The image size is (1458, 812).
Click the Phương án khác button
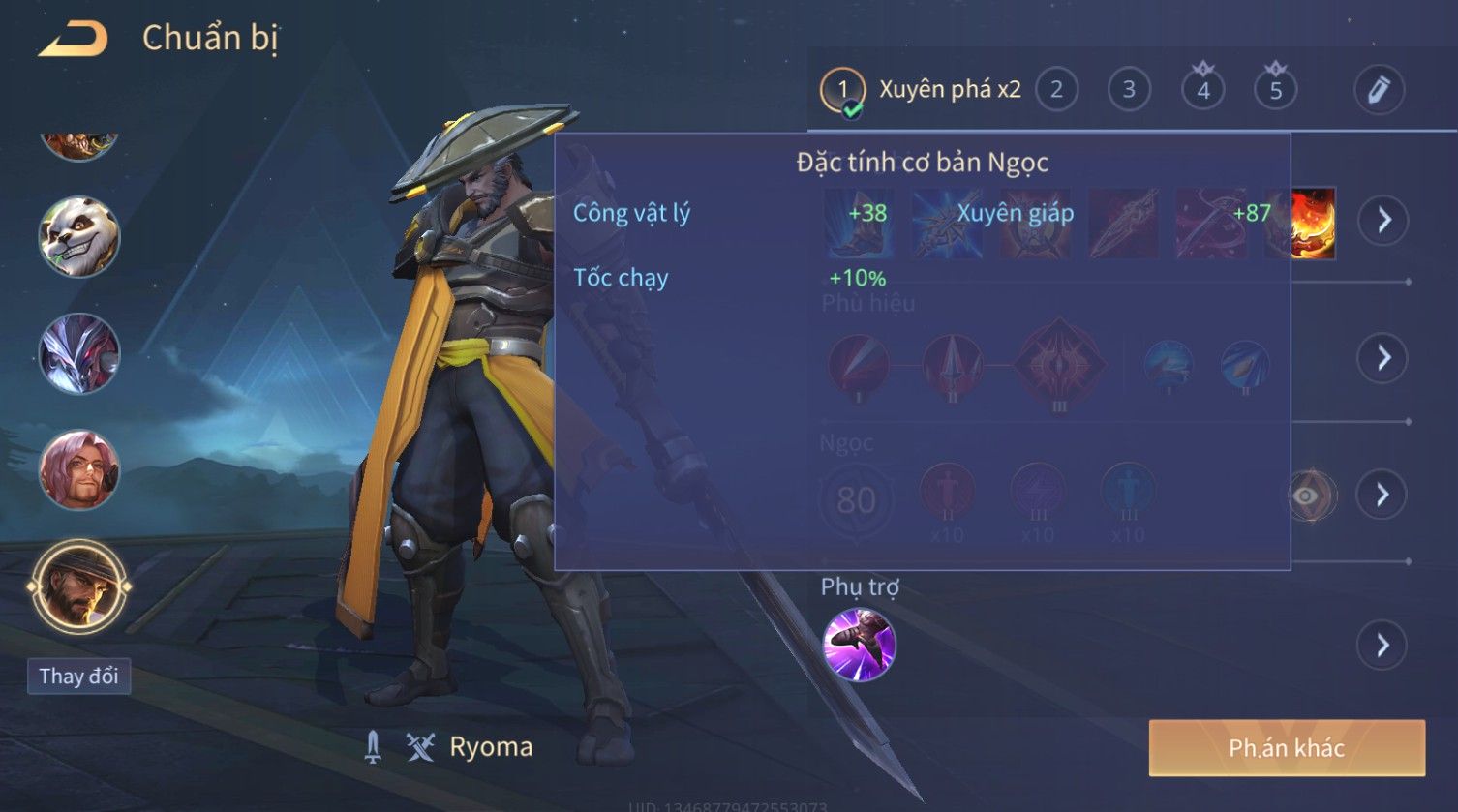[1287, 748]
